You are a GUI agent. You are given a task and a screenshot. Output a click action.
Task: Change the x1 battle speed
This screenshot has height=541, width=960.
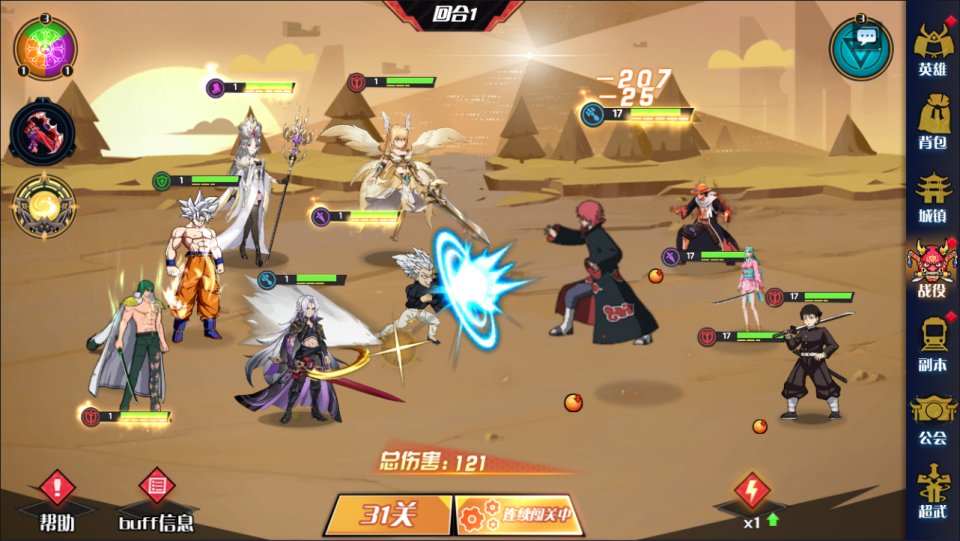pos(750,500)
